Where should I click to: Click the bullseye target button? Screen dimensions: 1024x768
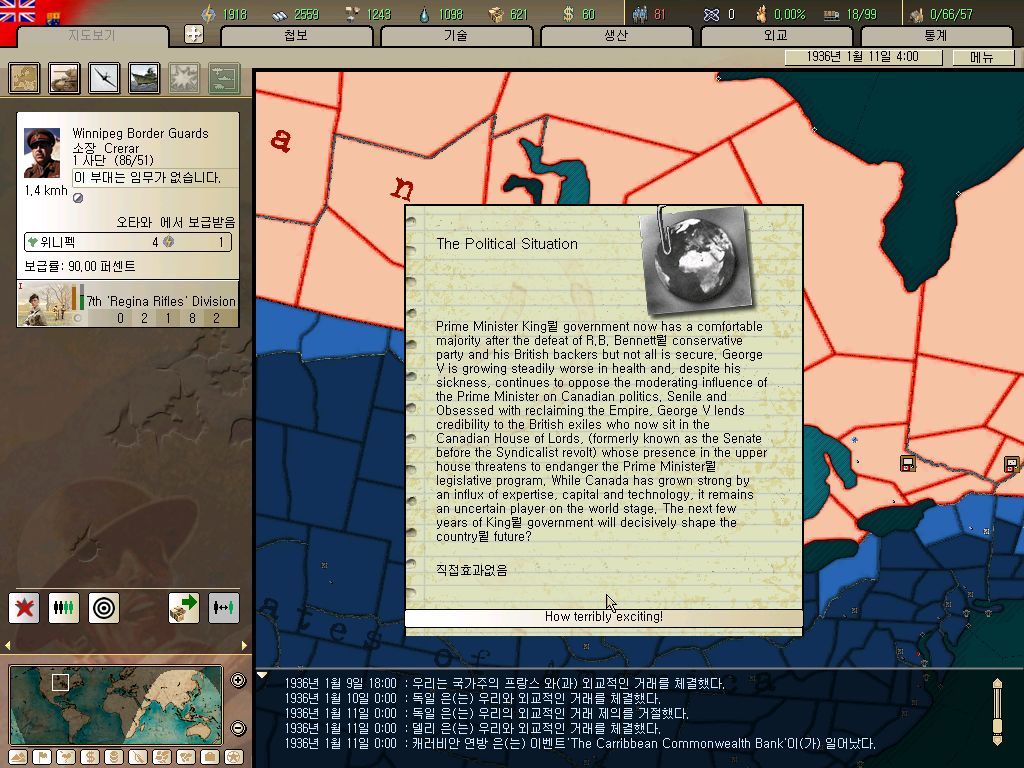104,607
